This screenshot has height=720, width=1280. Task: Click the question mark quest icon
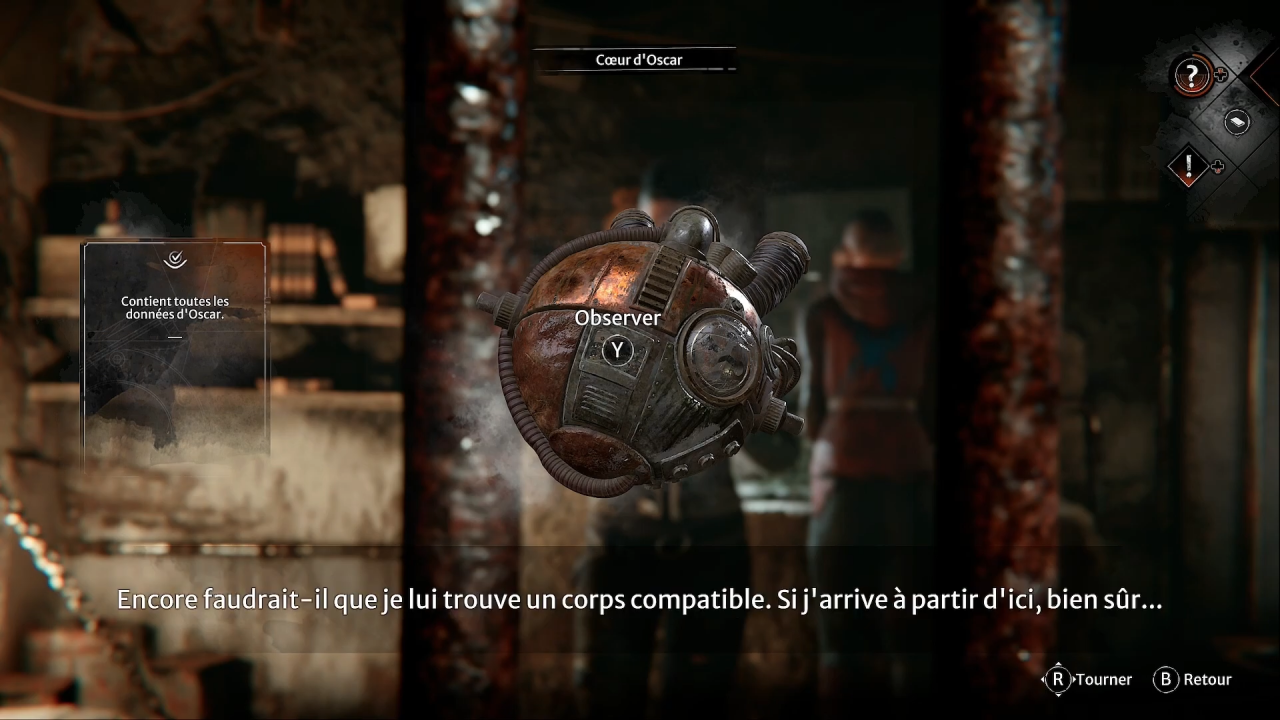[1190, 75]
